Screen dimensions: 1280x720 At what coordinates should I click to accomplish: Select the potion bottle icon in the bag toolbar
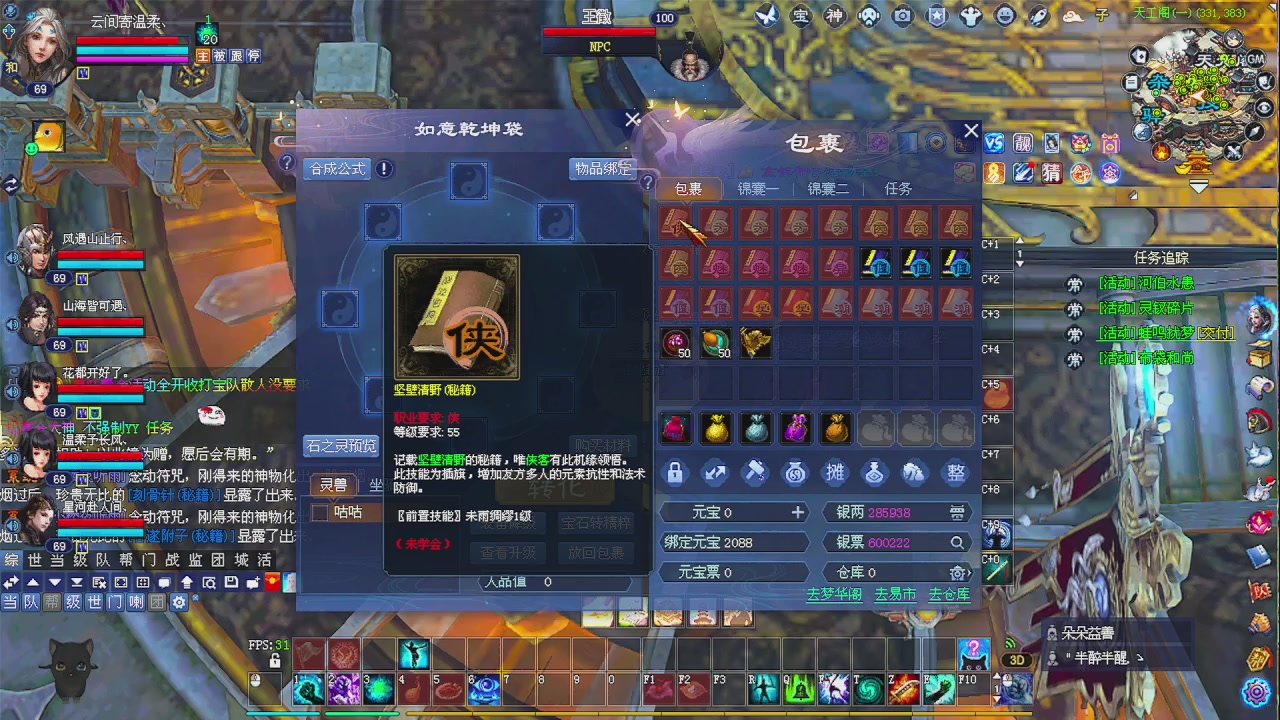(875, 473)
